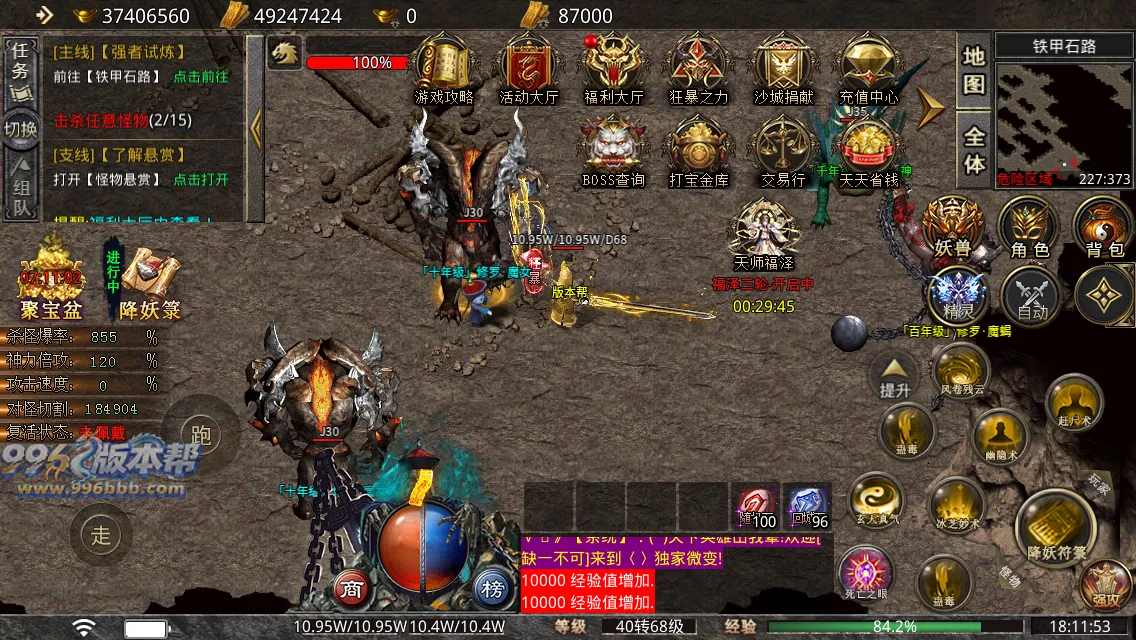1136x640 pixels.
Task: Open the BOSS查询 lookup icon
Action: (613, 150)
